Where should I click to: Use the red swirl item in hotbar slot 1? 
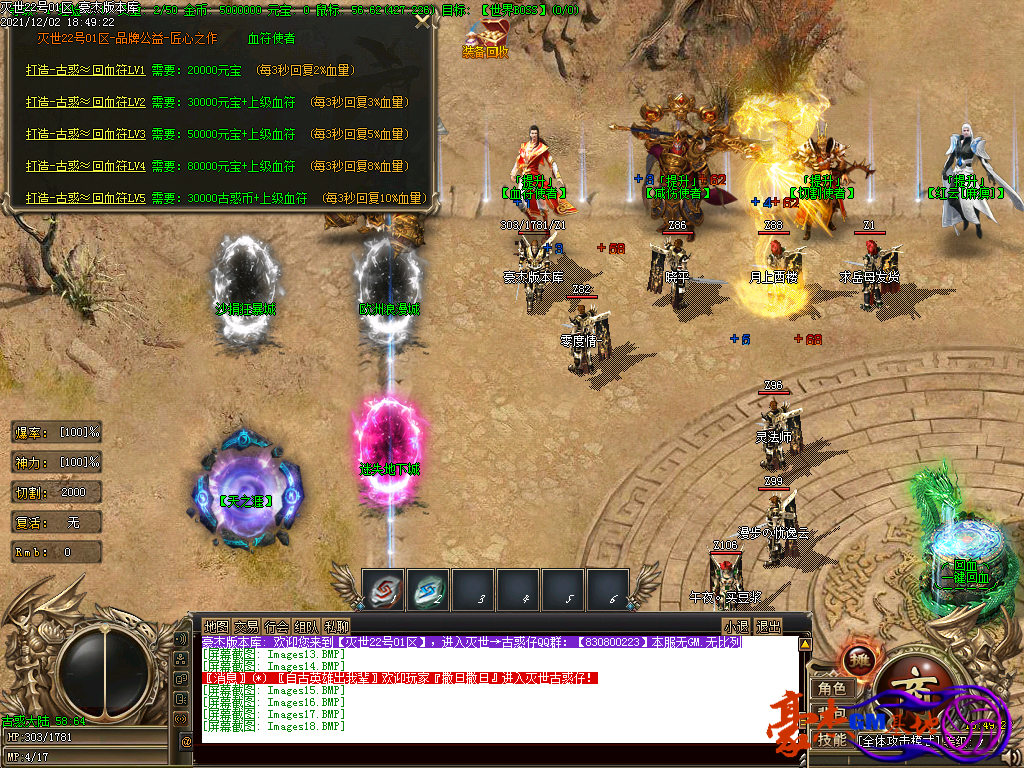(x=382, y=589)
